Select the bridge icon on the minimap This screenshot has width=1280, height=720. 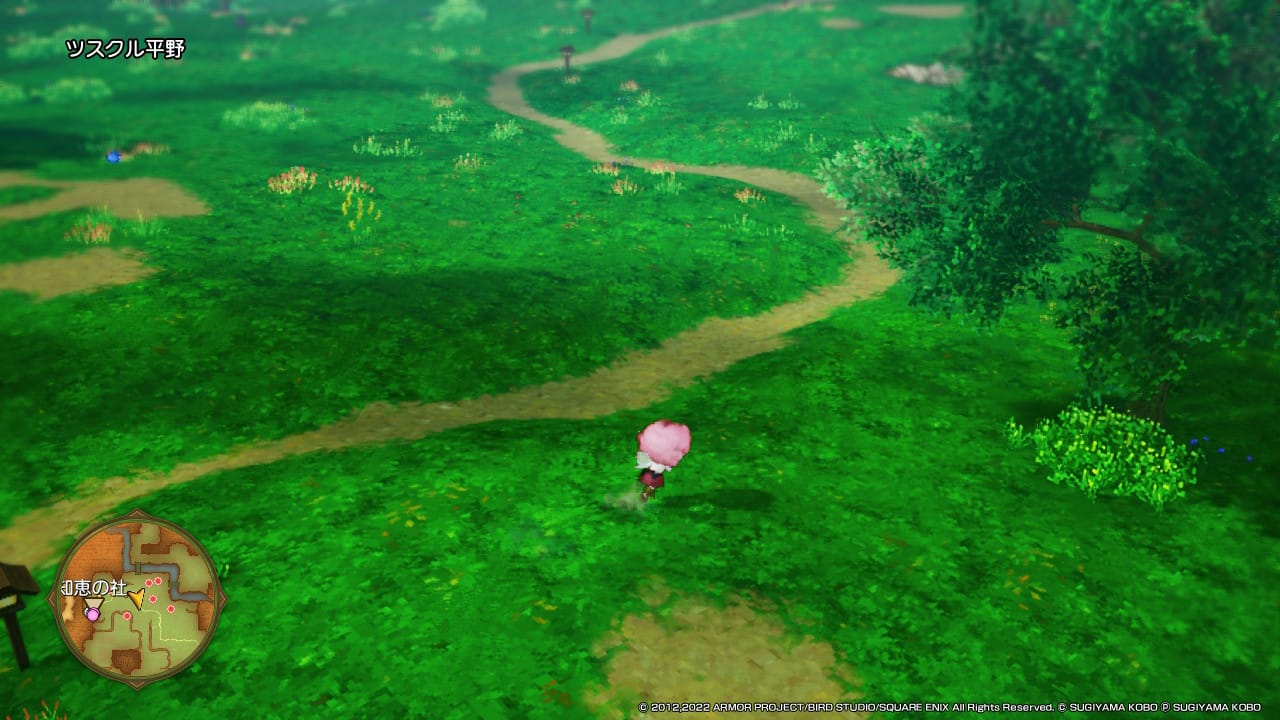[x=138, y=568]
